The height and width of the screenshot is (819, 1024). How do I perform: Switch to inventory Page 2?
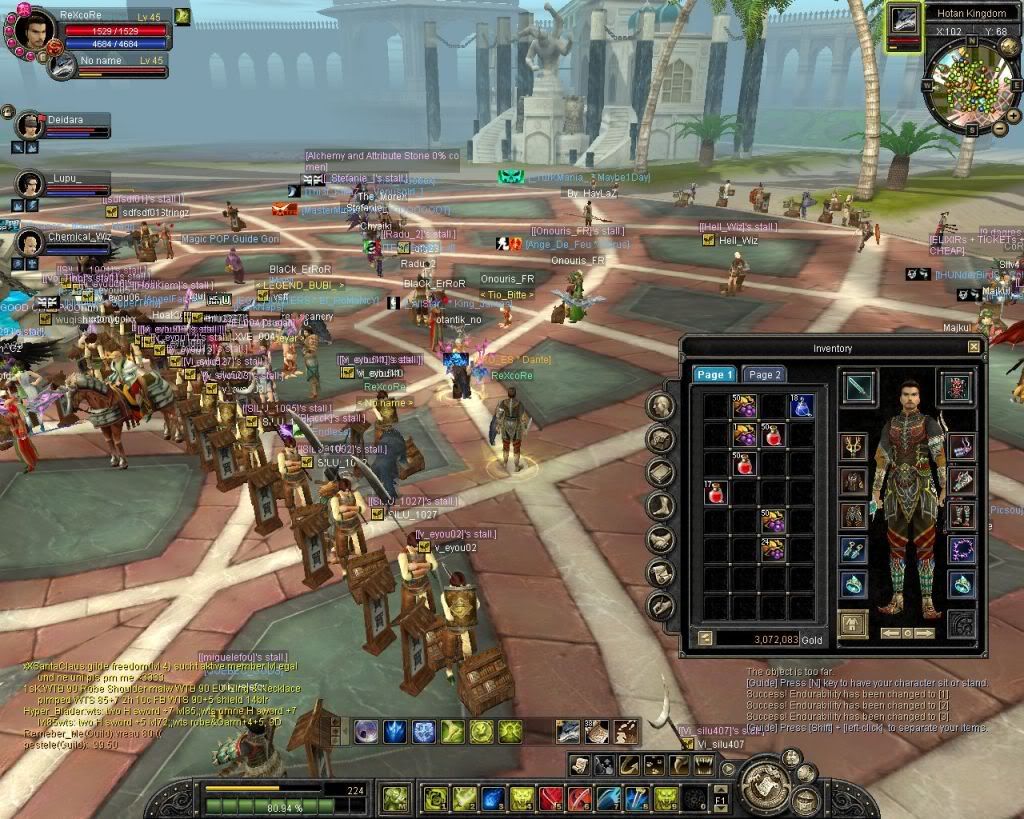click(x=765, y=374)
